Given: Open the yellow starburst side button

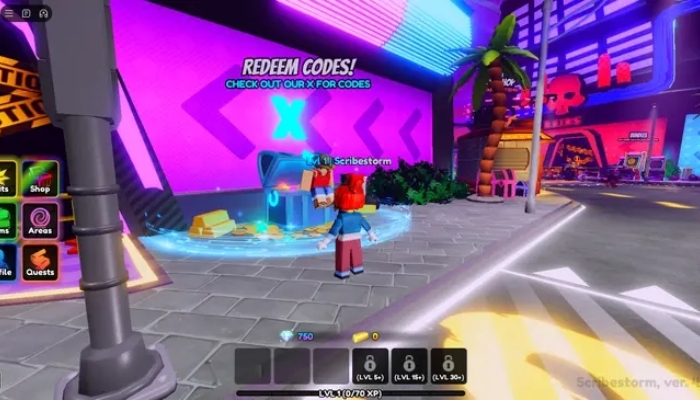Looking at the screenshot, I should [x=5, y=176].
